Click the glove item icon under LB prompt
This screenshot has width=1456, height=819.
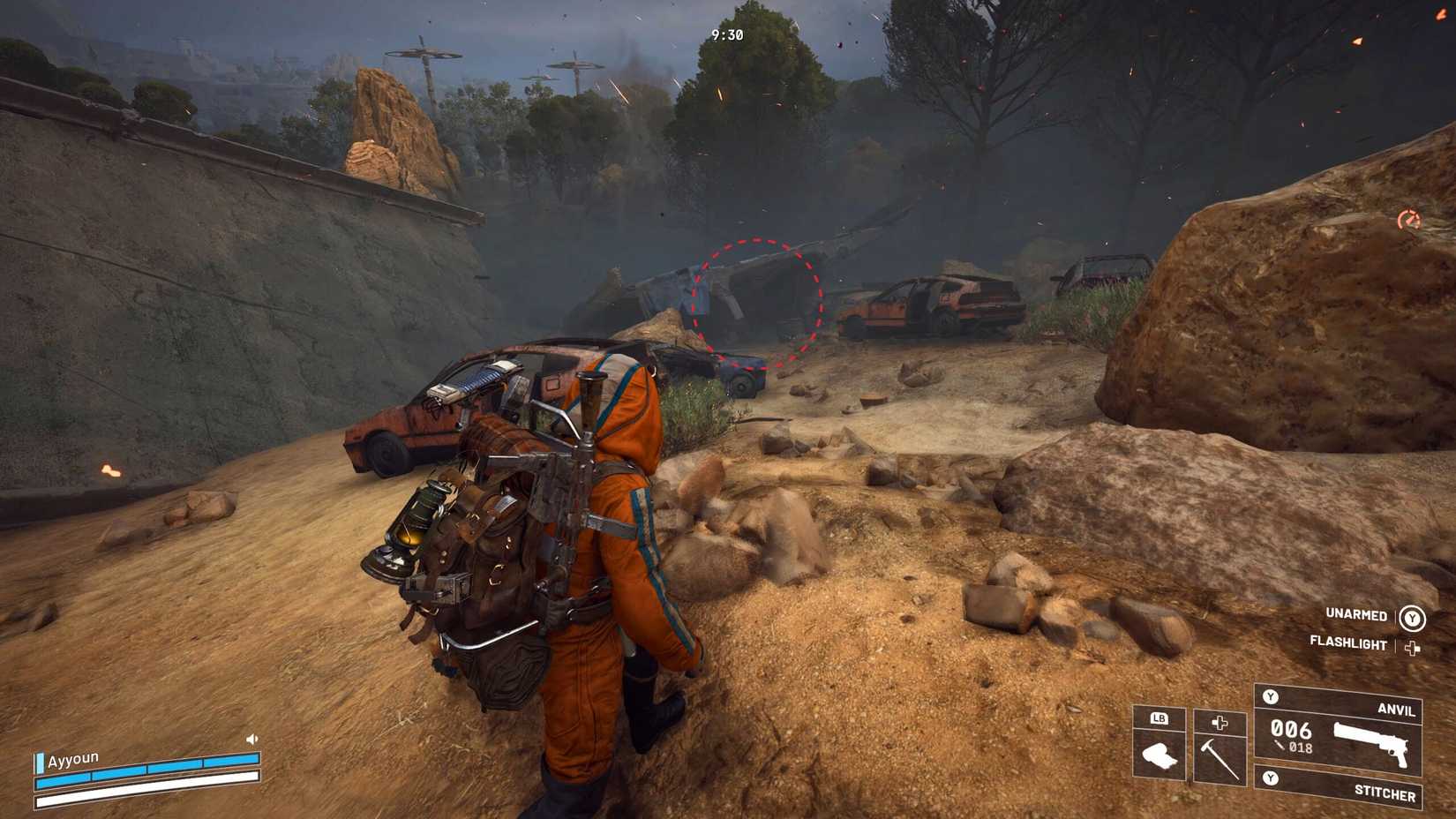[1160, 754]
